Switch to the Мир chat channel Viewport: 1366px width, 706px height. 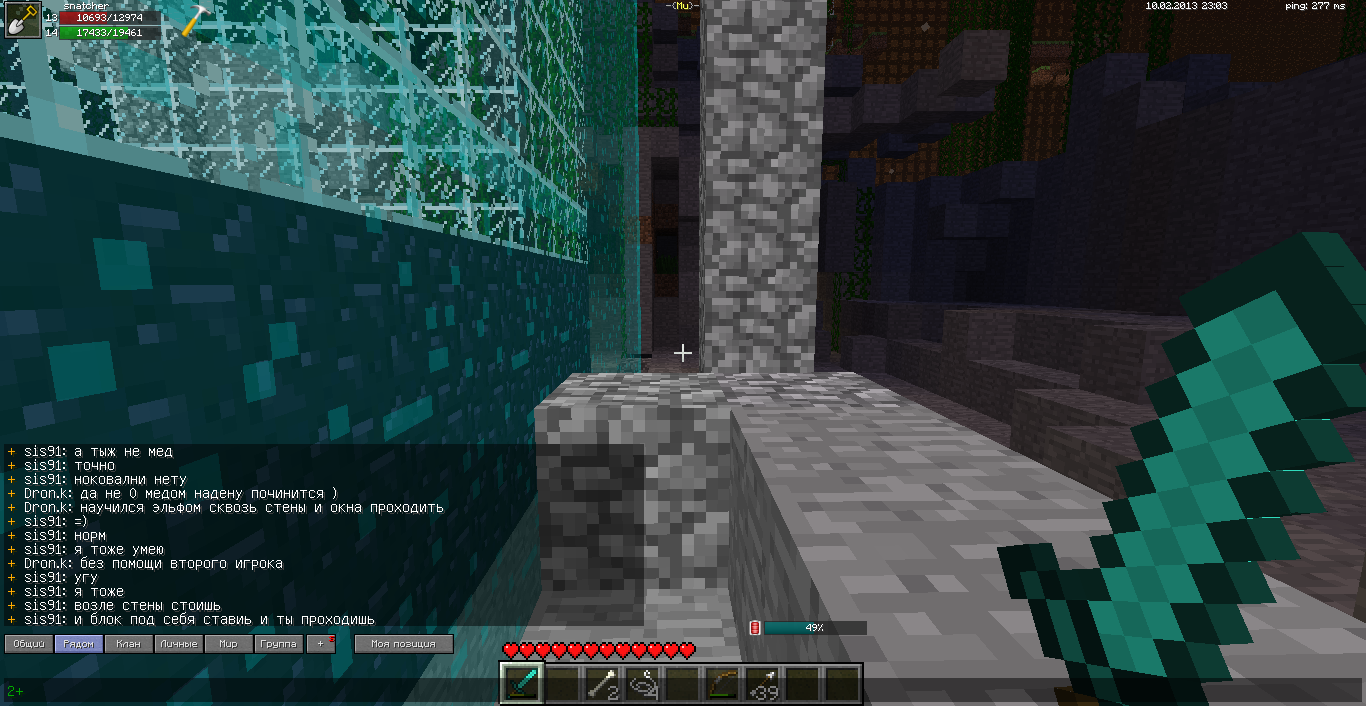pyautogui.click(x=229, y=644)
